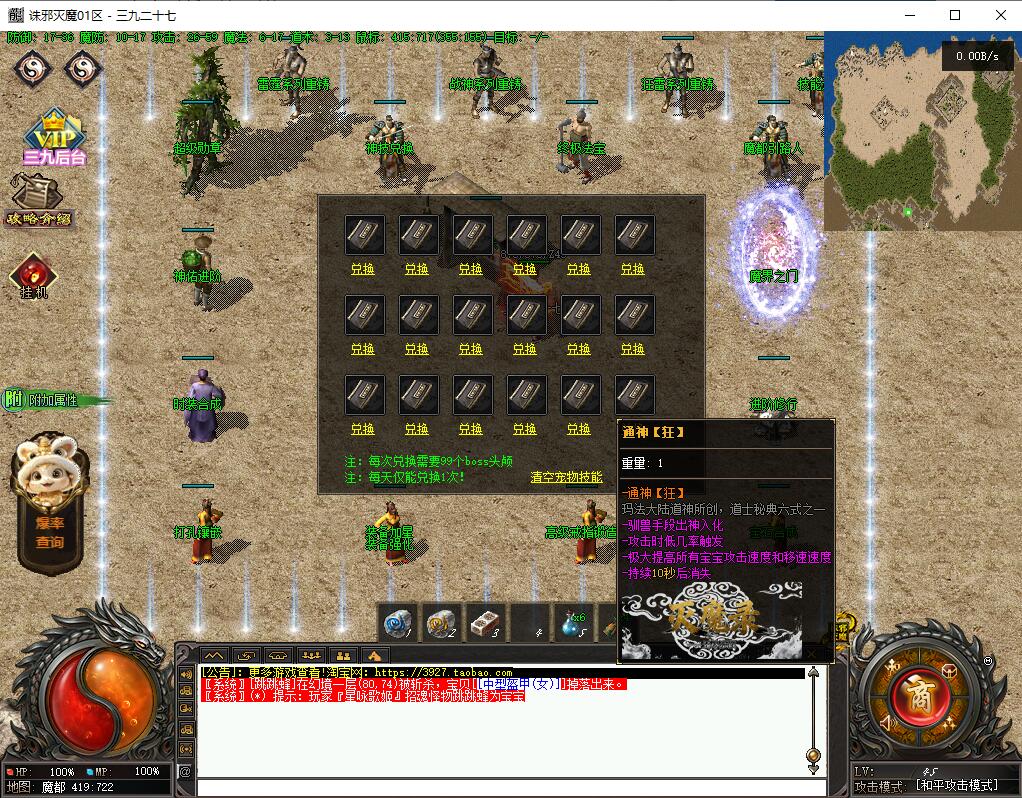Click the chat log scrollbar handle
The height and width of the screenshot is (798, 1022).
click(x=813, y=755)
